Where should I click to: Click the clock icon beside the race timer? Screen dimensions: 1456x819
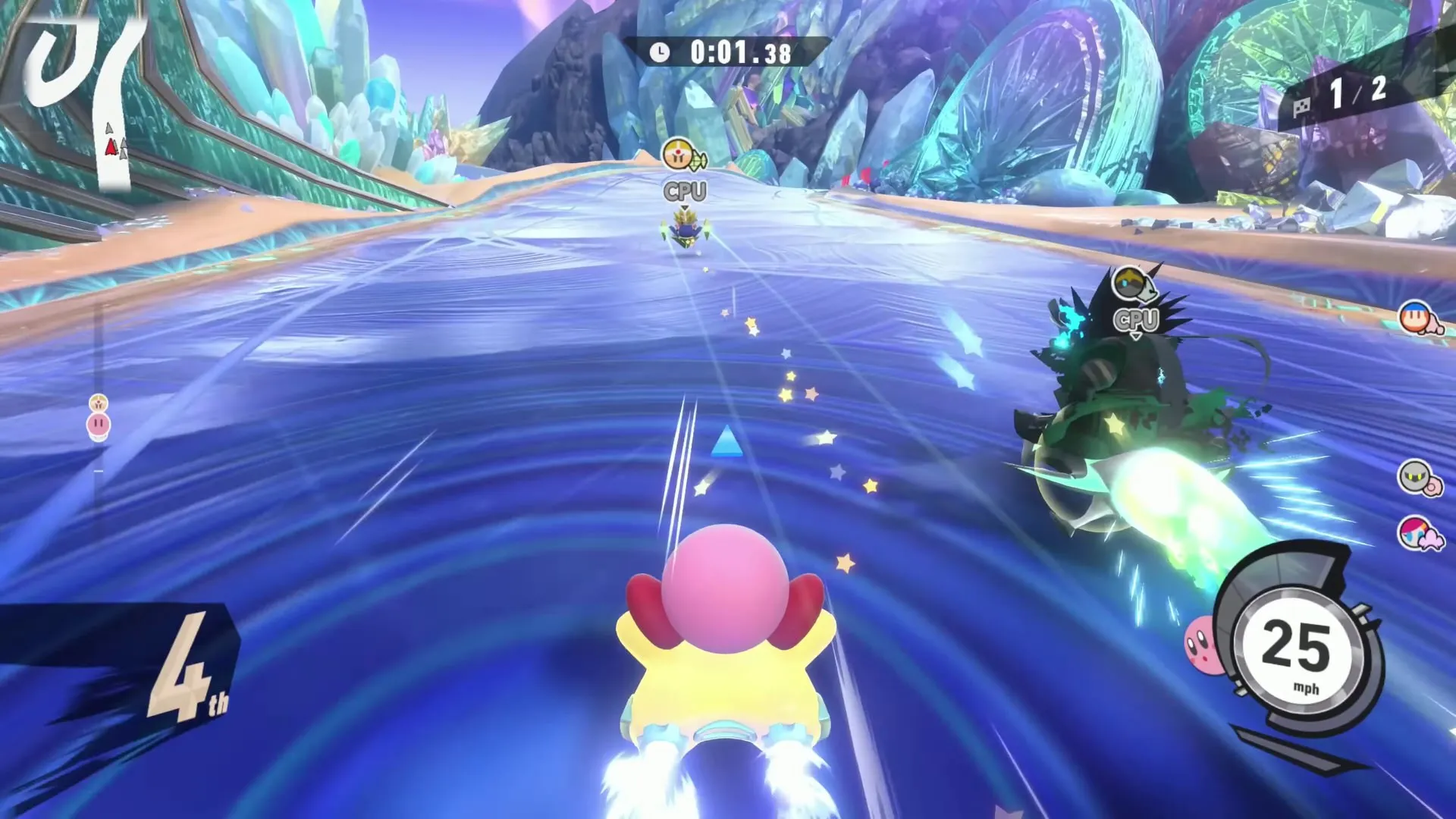[659, 53]
